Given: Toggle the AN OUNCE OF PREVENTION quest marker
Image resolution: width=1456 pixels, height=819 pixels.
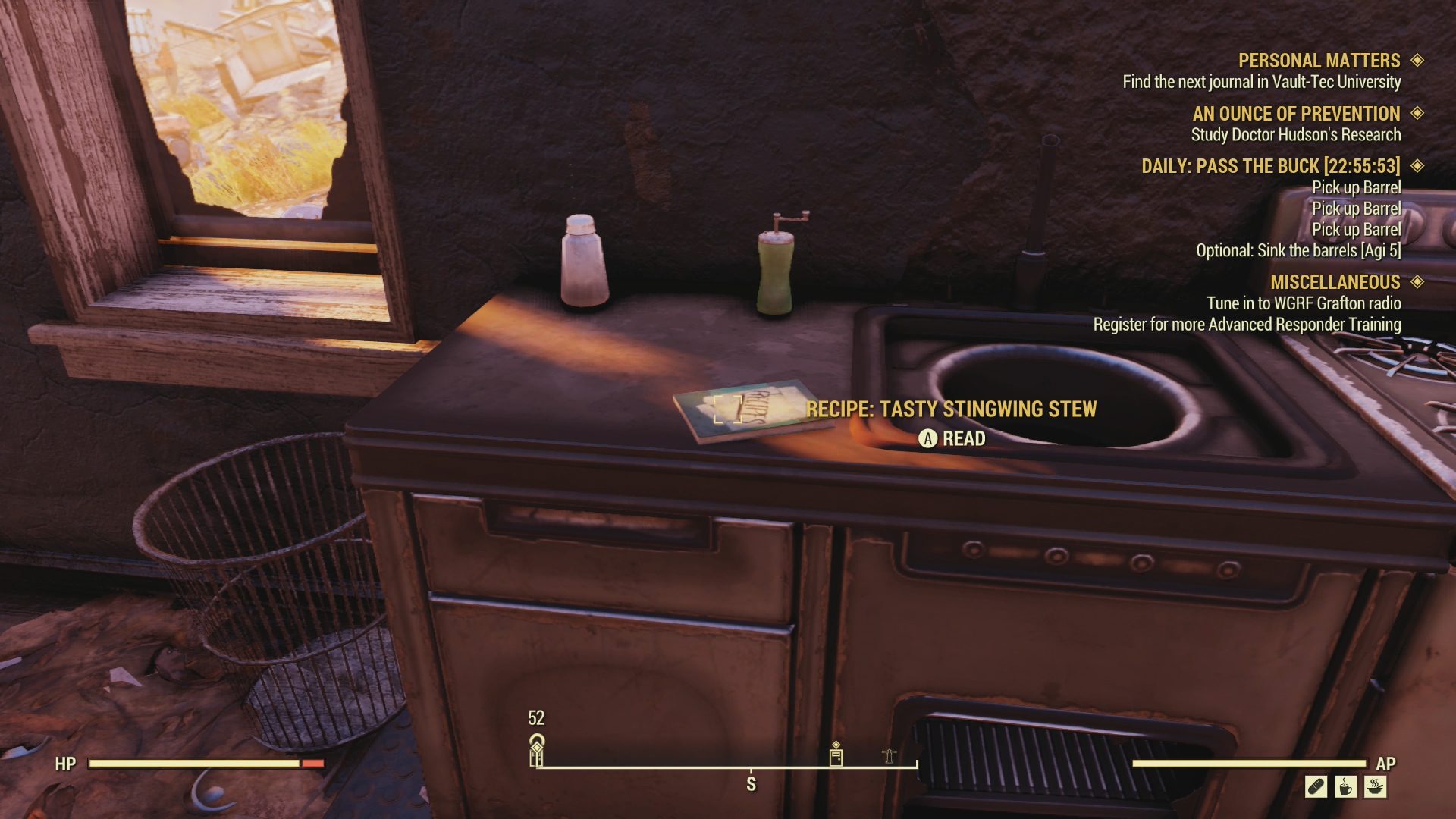Looking at the screenshot, I should point(1417,115).
